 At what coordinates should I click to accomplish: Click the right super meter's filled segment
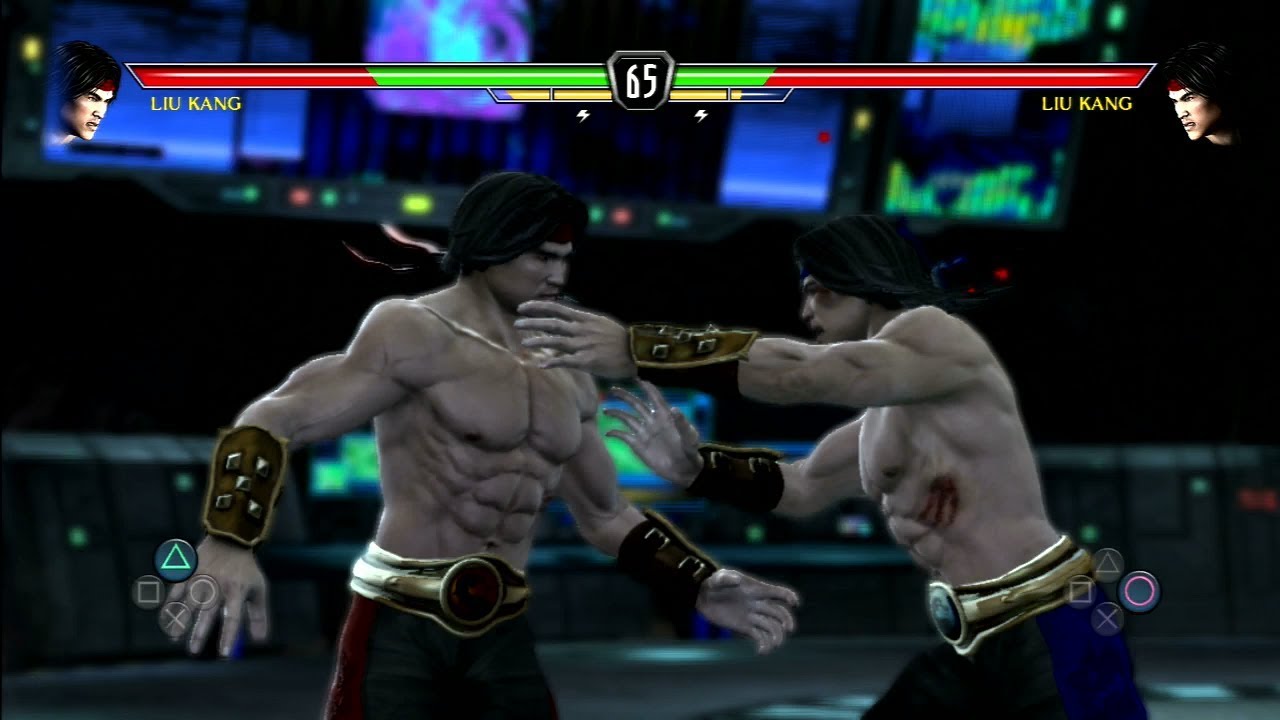pos(700,94)
